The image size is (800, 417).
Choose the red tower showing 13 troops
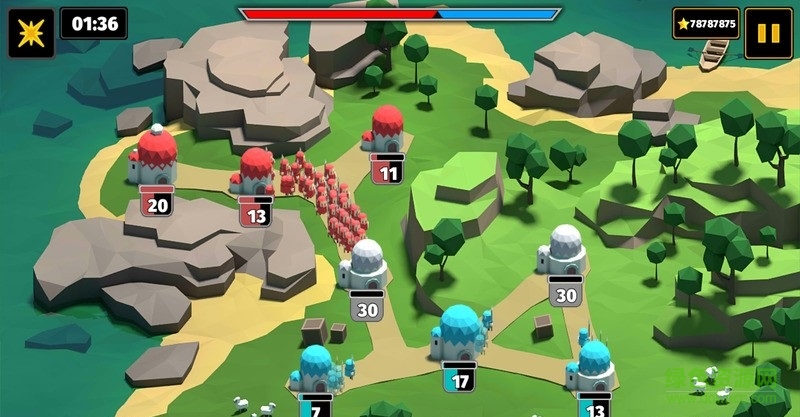[255, 172]
